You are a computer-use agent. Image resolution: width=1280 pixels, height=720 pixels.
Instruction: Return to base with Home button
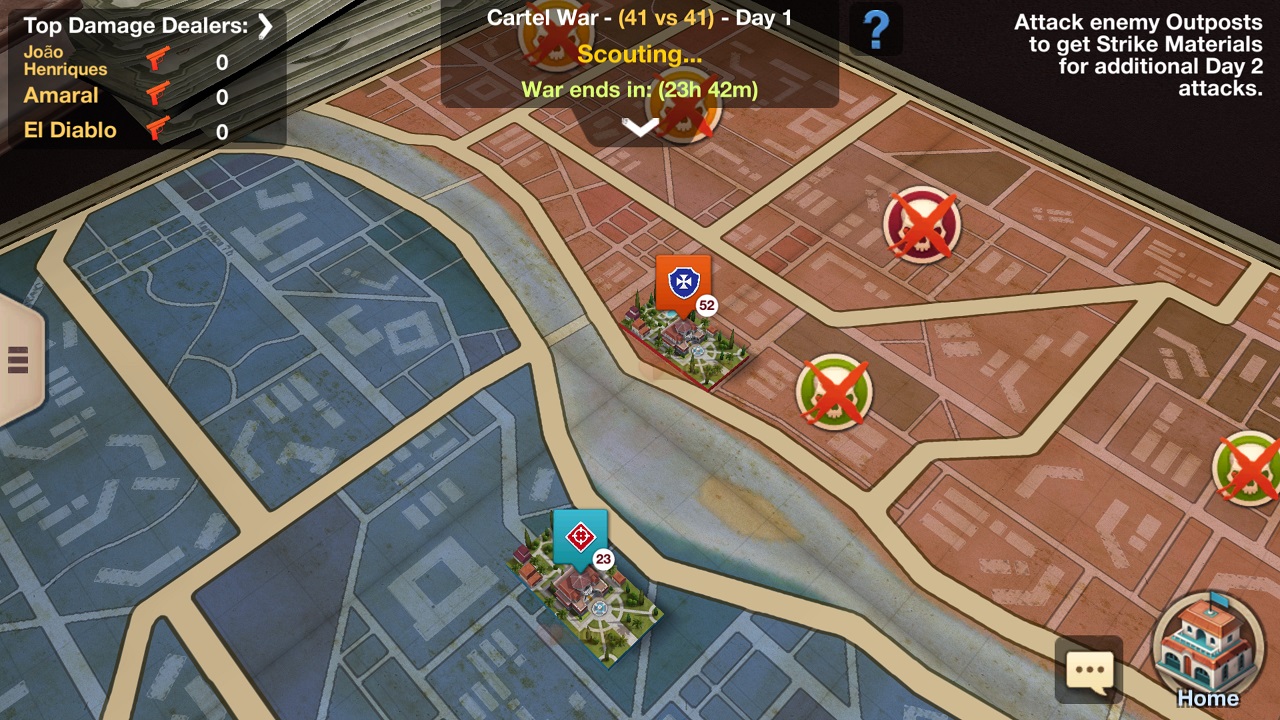[1207, 649]
